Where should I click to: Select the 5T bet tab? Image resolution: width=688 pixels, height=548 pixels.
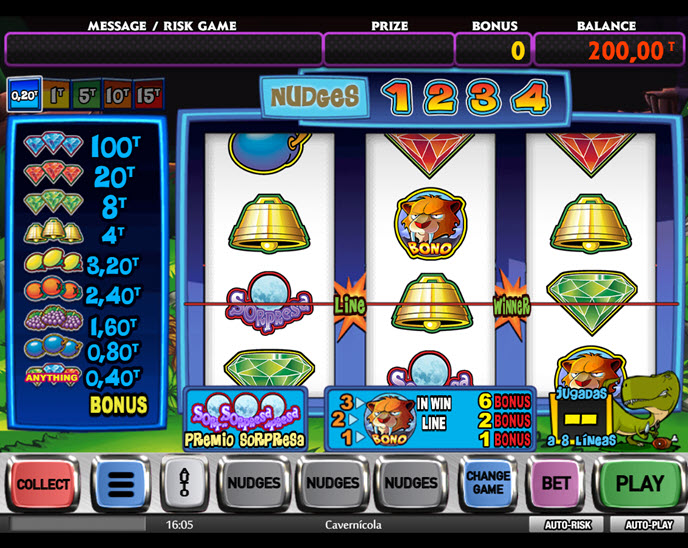click(86, 95)
